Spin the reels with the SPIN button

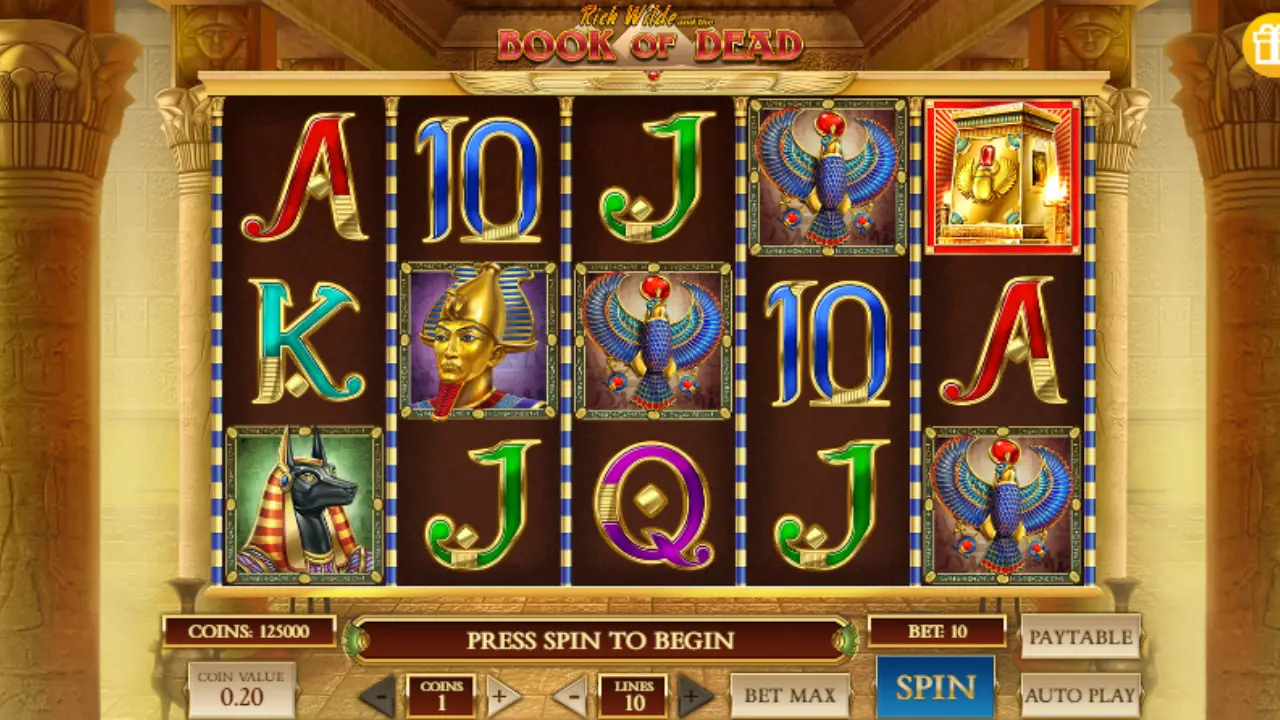[x=935, y=687]
